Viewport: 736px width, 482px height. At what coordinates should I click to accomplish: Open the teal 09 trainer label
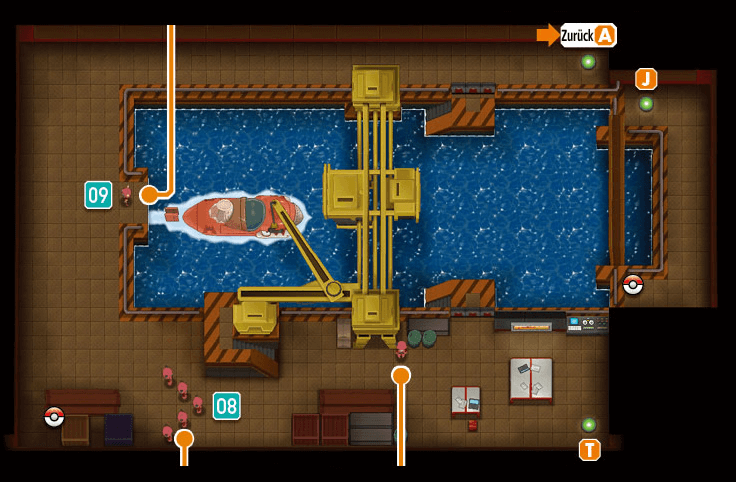(98, 194)
